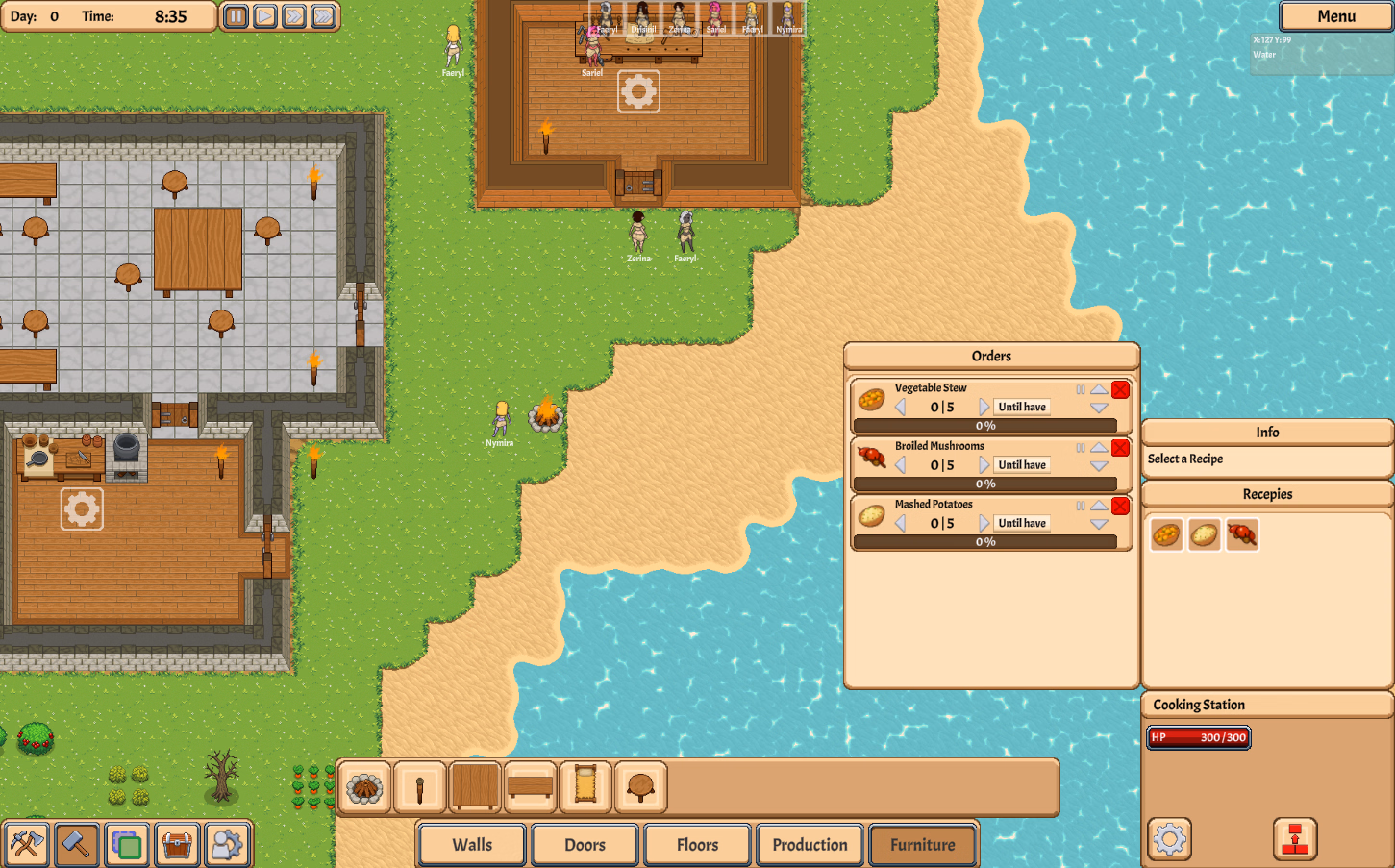Show the Production build tab
The height and width of the screenshot is (868, 1395).
pos(810,845)
